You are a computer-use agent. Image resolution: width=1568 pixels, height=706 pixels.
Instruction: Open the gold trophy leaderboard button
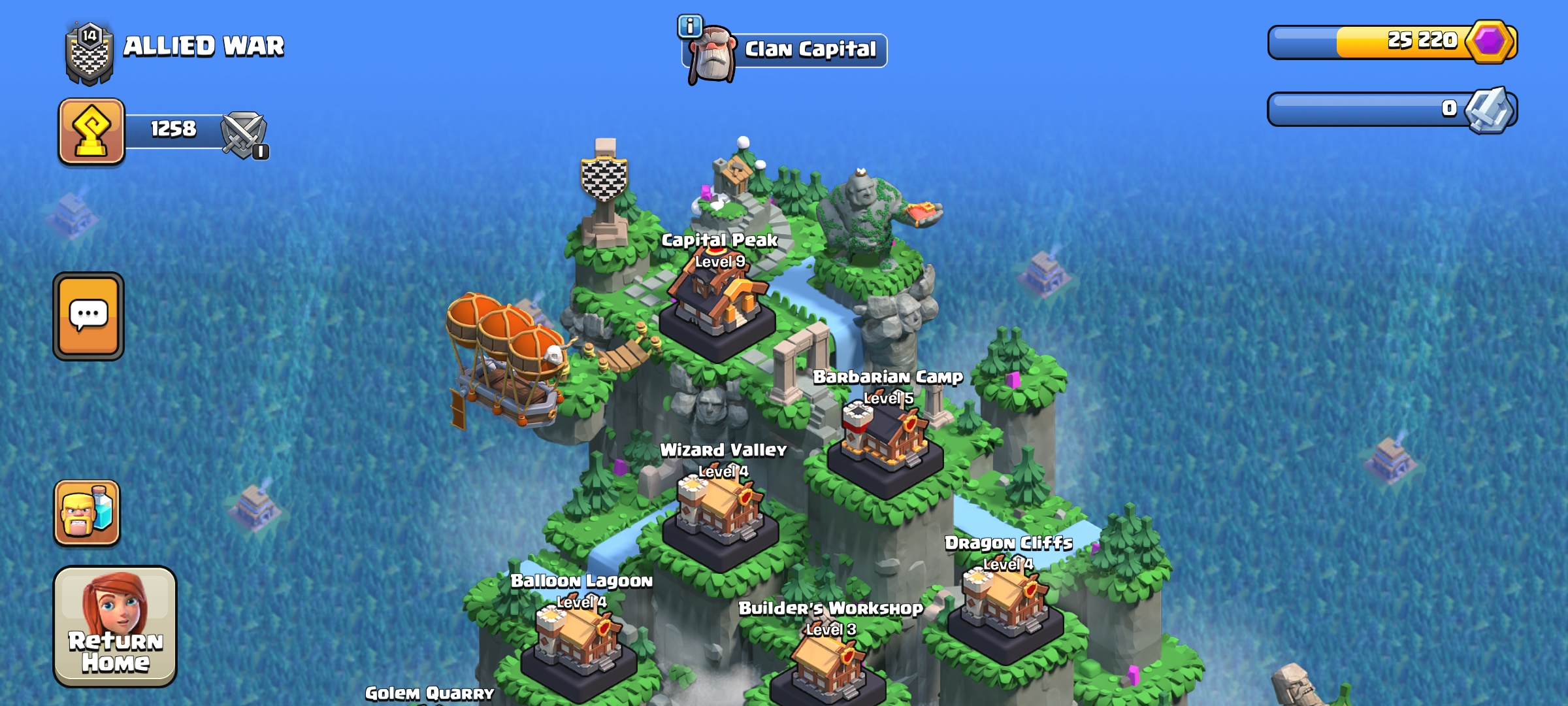click(x=91, y=131)
